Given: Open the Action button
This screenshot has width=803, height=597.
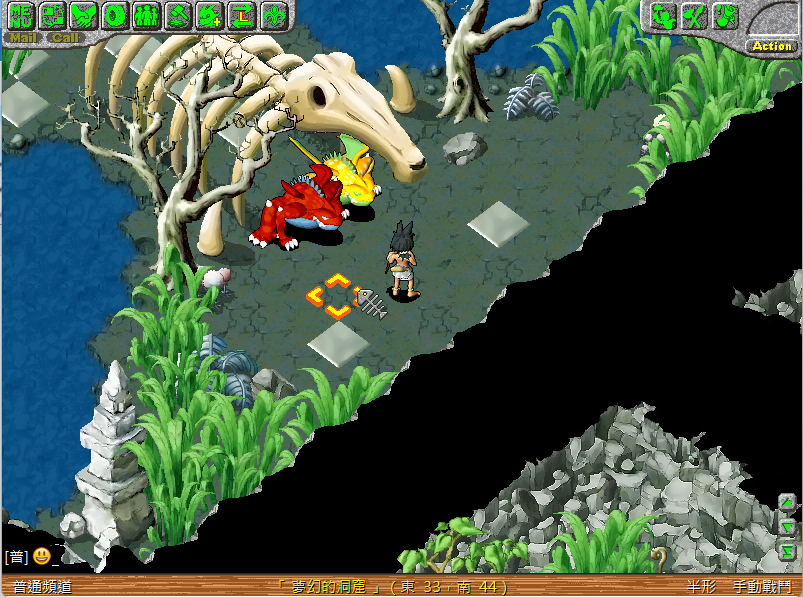Looking at the screenshot, I should (772, 46).
